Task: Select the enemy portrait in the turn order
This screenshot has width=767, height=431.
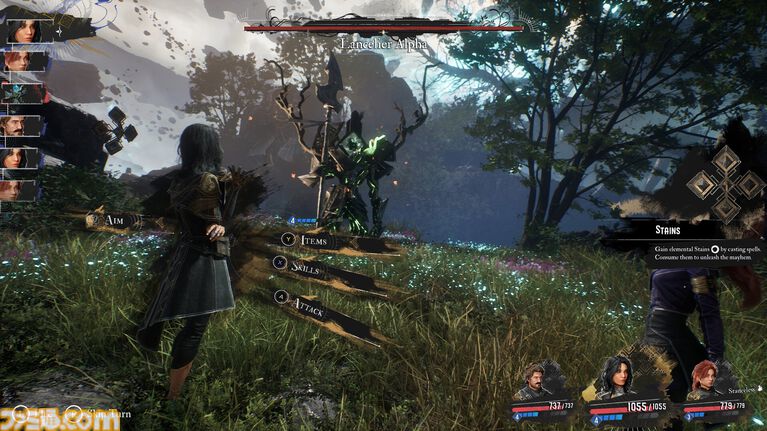Action: click(x=23, y=93)
